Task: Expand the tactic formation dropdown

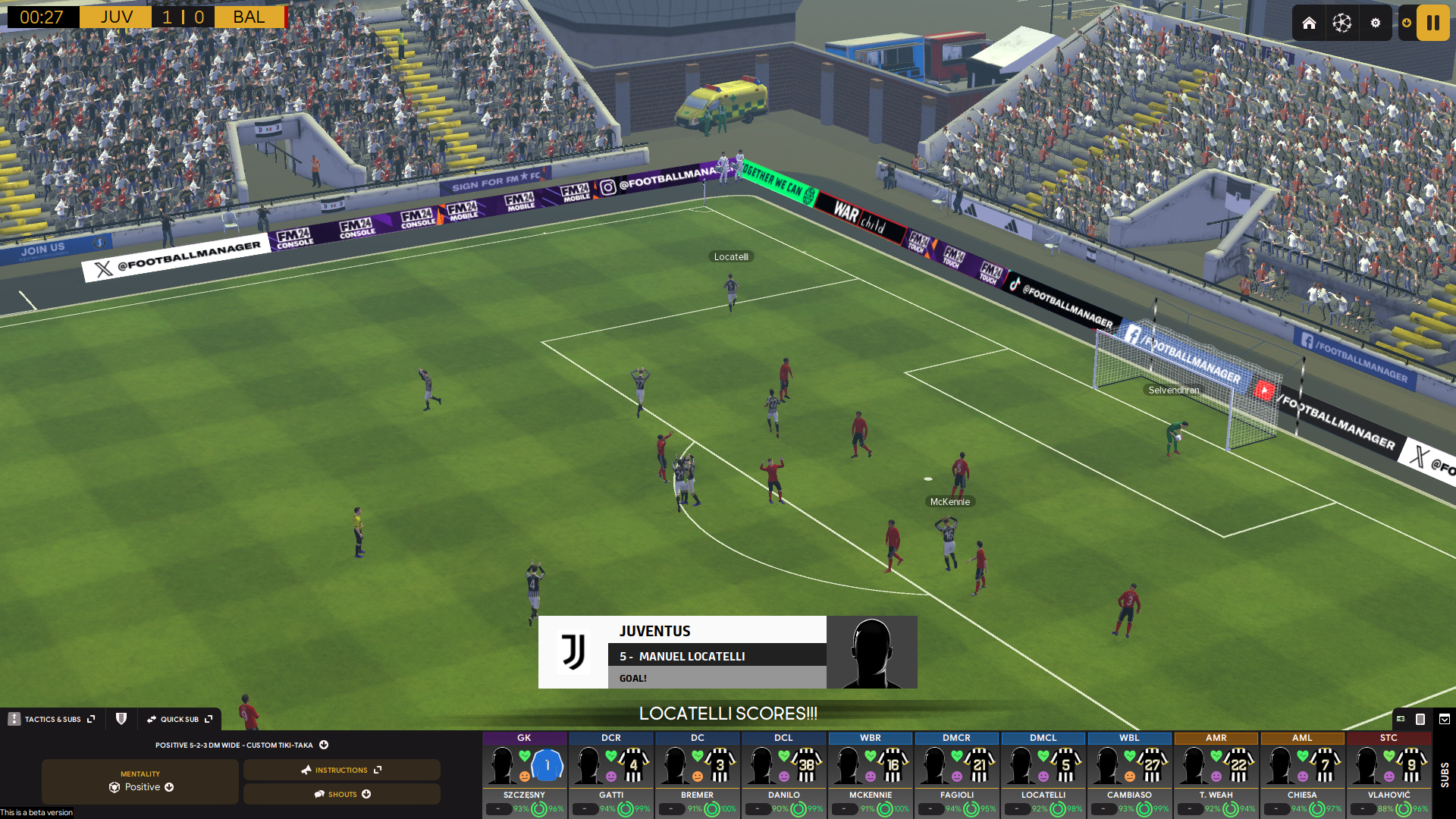Action: click(324, 745)
